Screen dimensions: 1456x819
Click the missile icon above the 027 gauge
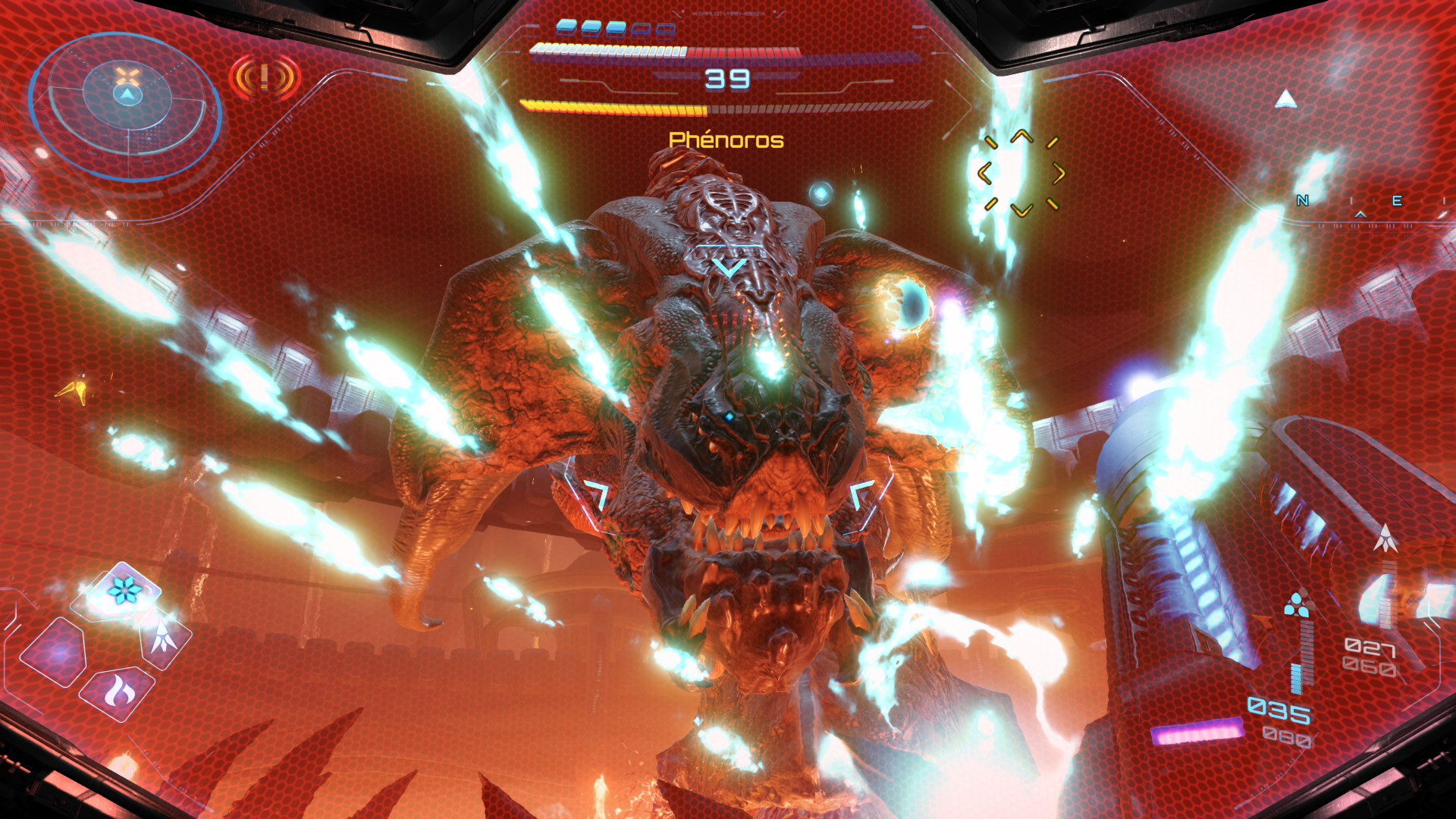pyautogui.click(x=1386, y=538)
